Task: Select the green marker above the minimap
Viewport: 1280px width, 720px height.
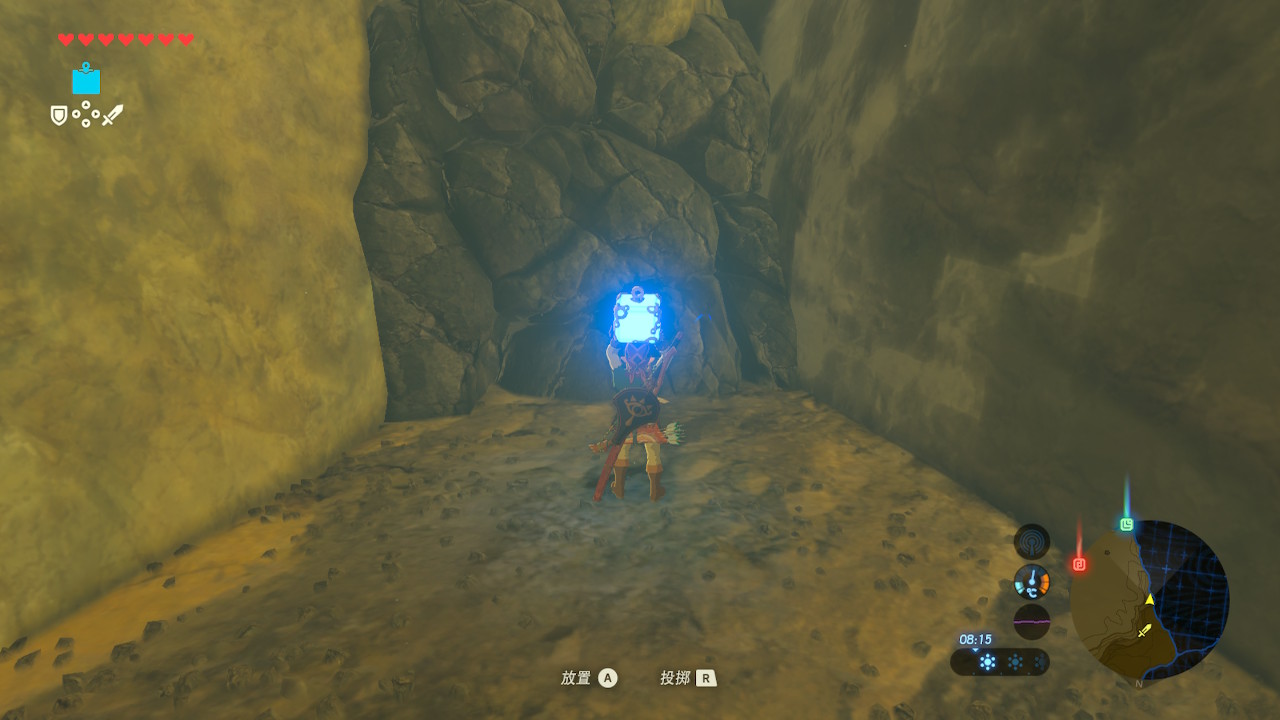Action: (1127, 524)
